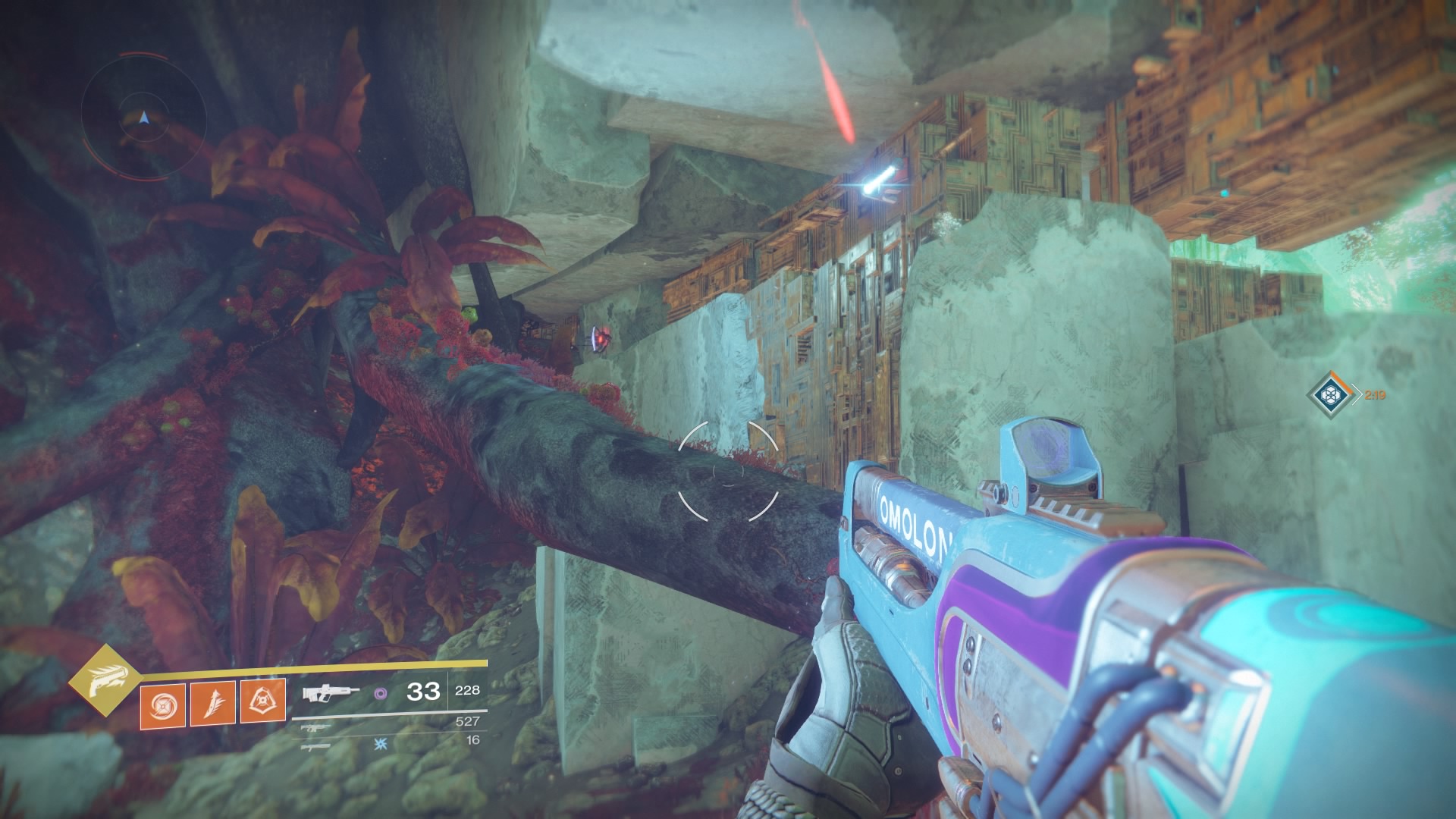Select the swirl grenade ability icon
The image size is (1456, 819).
click(162, 702)
